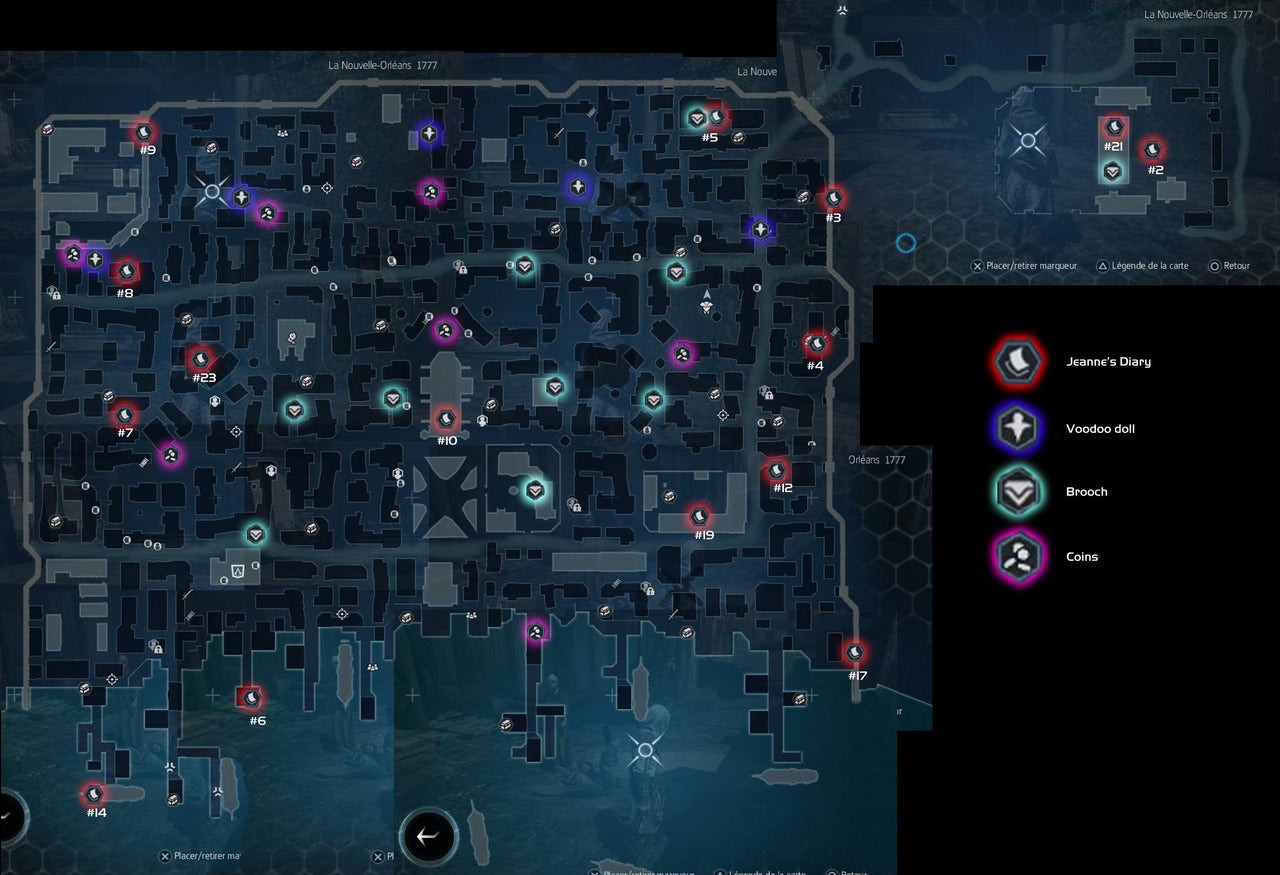Click the Coins legend icon
1280x875 pixels.
(1018, 556)
